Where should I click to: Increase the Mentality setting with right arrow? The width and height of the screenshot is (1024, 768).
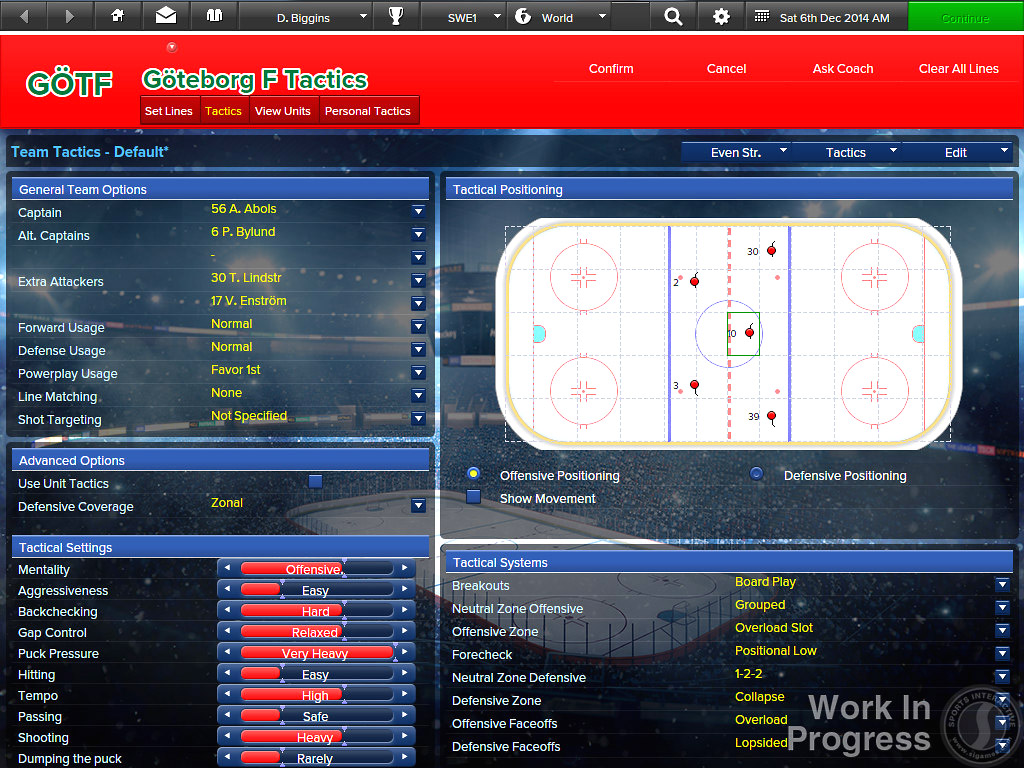pyautogui.click(x=404, y=569)
